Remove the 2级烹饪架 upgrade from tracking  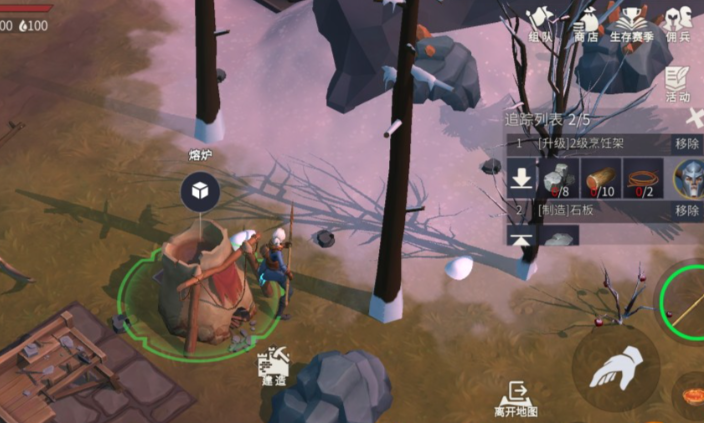tap(686, 144)
